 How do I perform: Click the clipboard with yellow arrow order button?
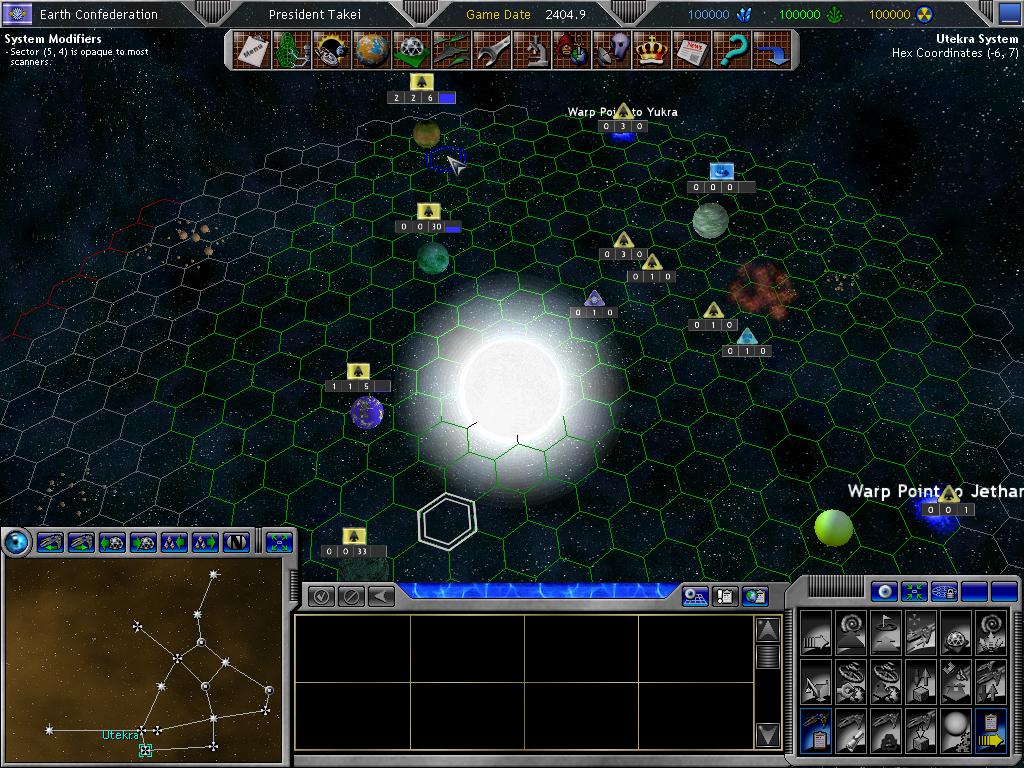[990, 731]
